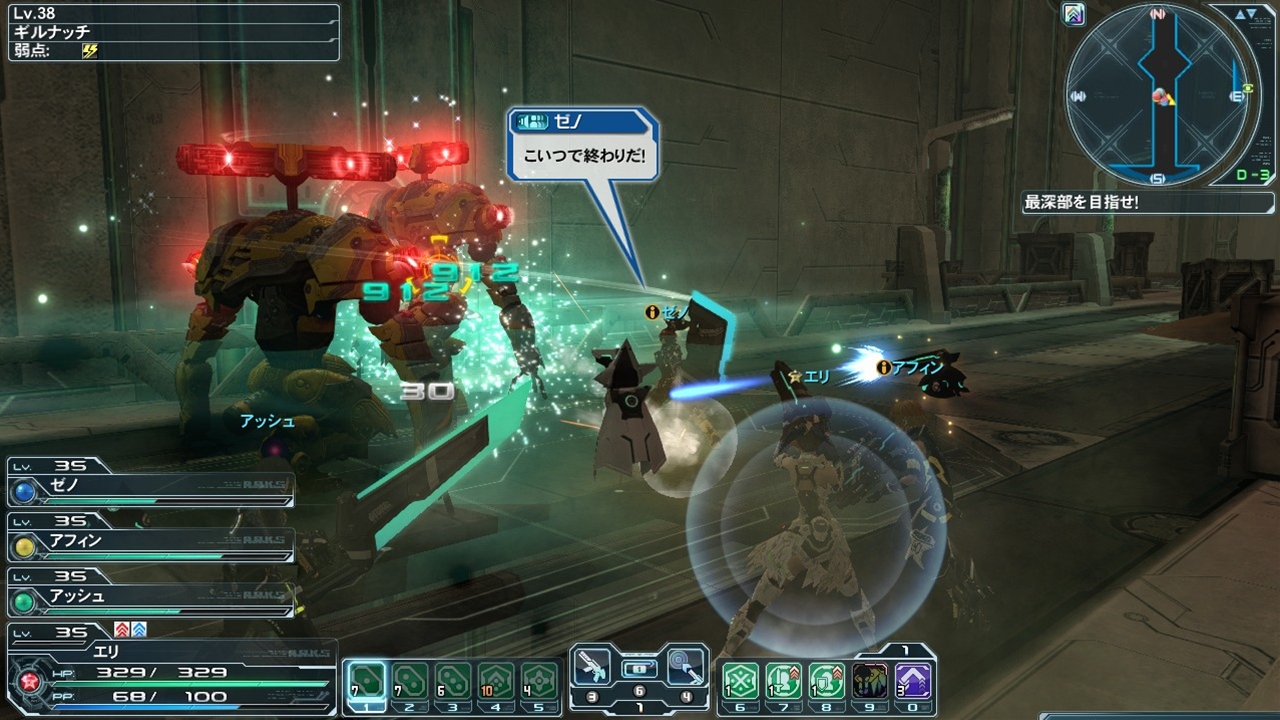Activate the shield buff skill in slot 8

pyautogui.click(x=827, y=683)
